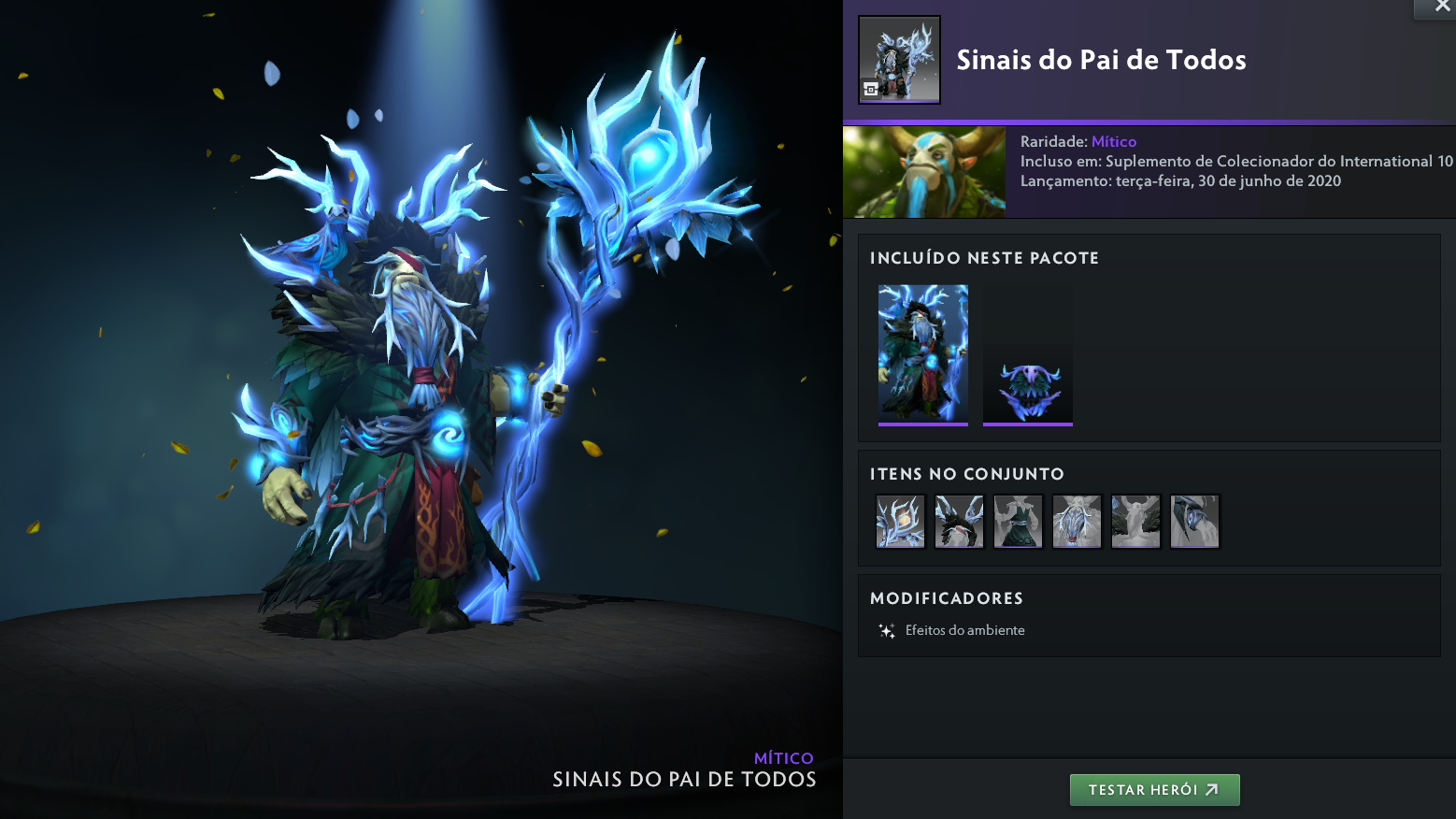This screenshot has height=819, width=1456.
Task: Choose the antlered headdress set item
Action: tap(959, 522)
